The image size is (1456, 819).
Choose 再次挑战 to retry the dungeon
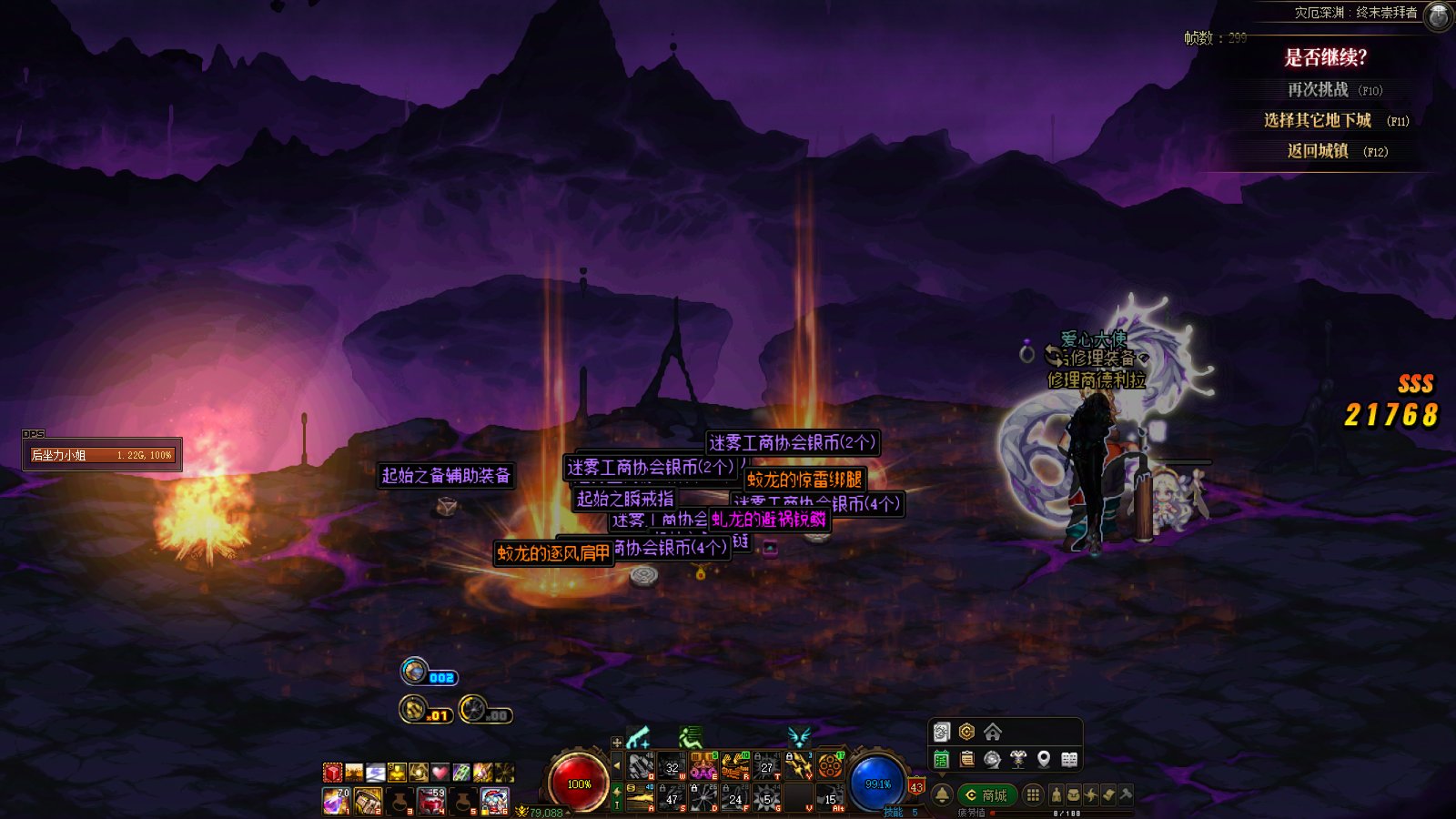pyautogui.click(x=1318, y=89)
